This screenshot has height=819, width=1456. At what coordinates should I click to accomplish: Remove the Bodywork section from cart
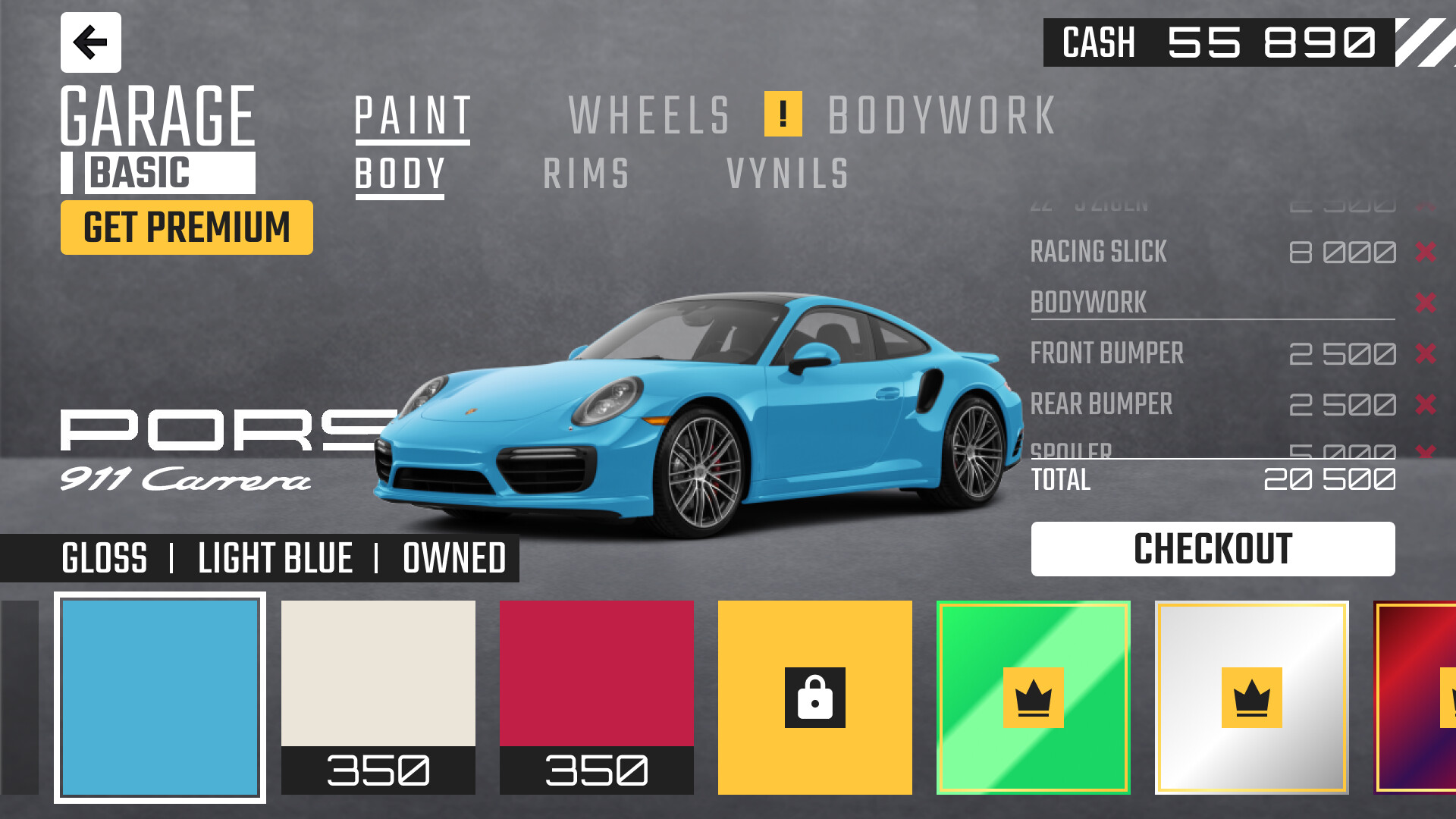pyautogui.click(x=1425, y=303)
